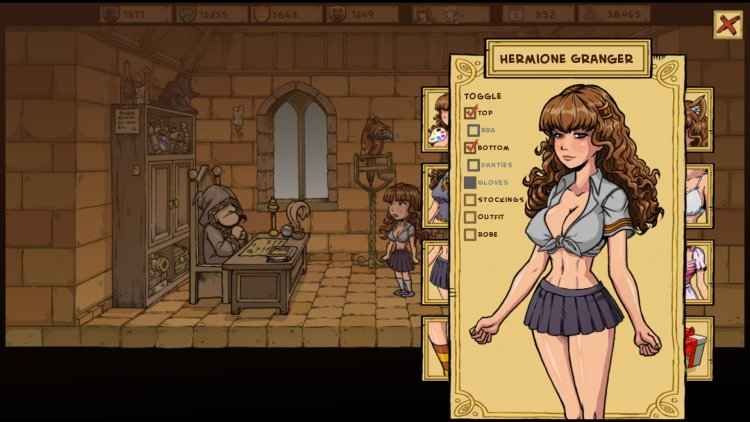Toggle the Gloves checkbox
Screen dimensions: 750x422
point(470,183)
